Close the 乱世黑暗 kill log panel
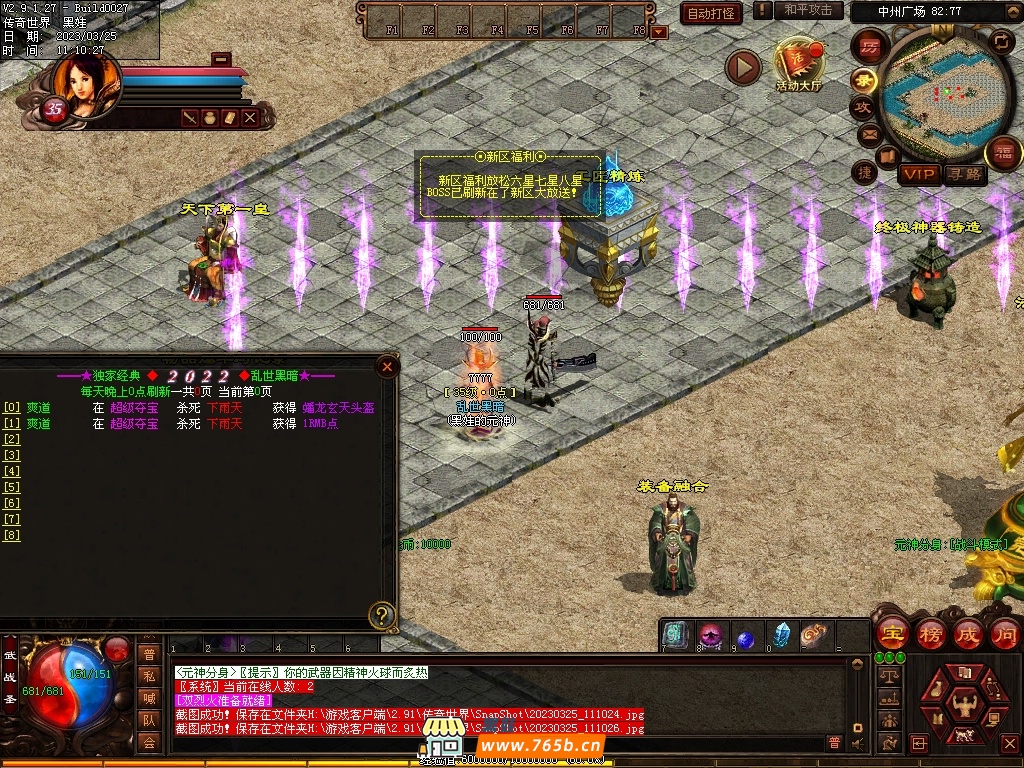This screenshot has width=1024, height=768. 387,366
